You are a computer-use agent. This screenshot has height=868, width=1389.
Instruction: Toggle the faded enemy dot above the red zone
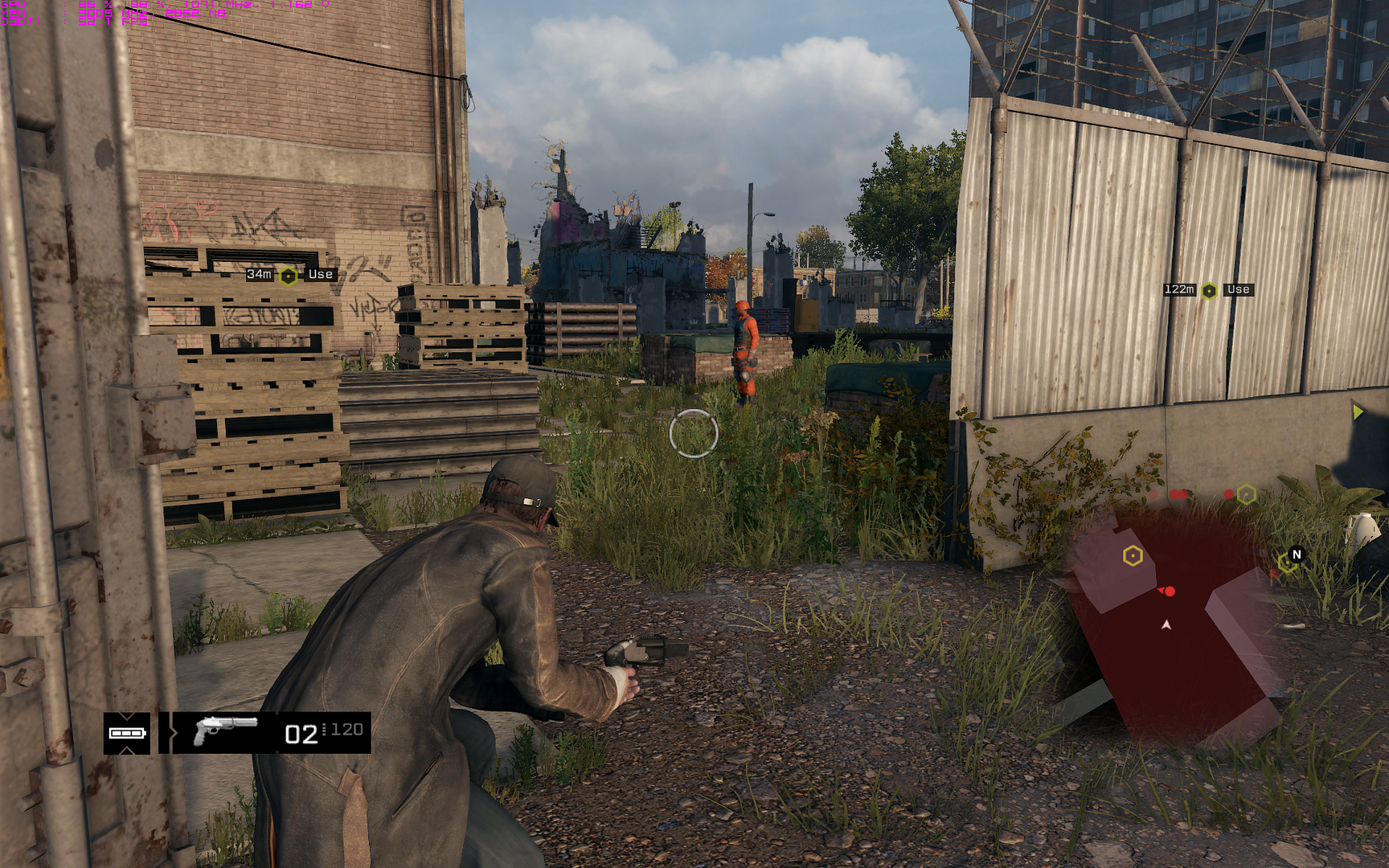click(x=1153, y=494)
